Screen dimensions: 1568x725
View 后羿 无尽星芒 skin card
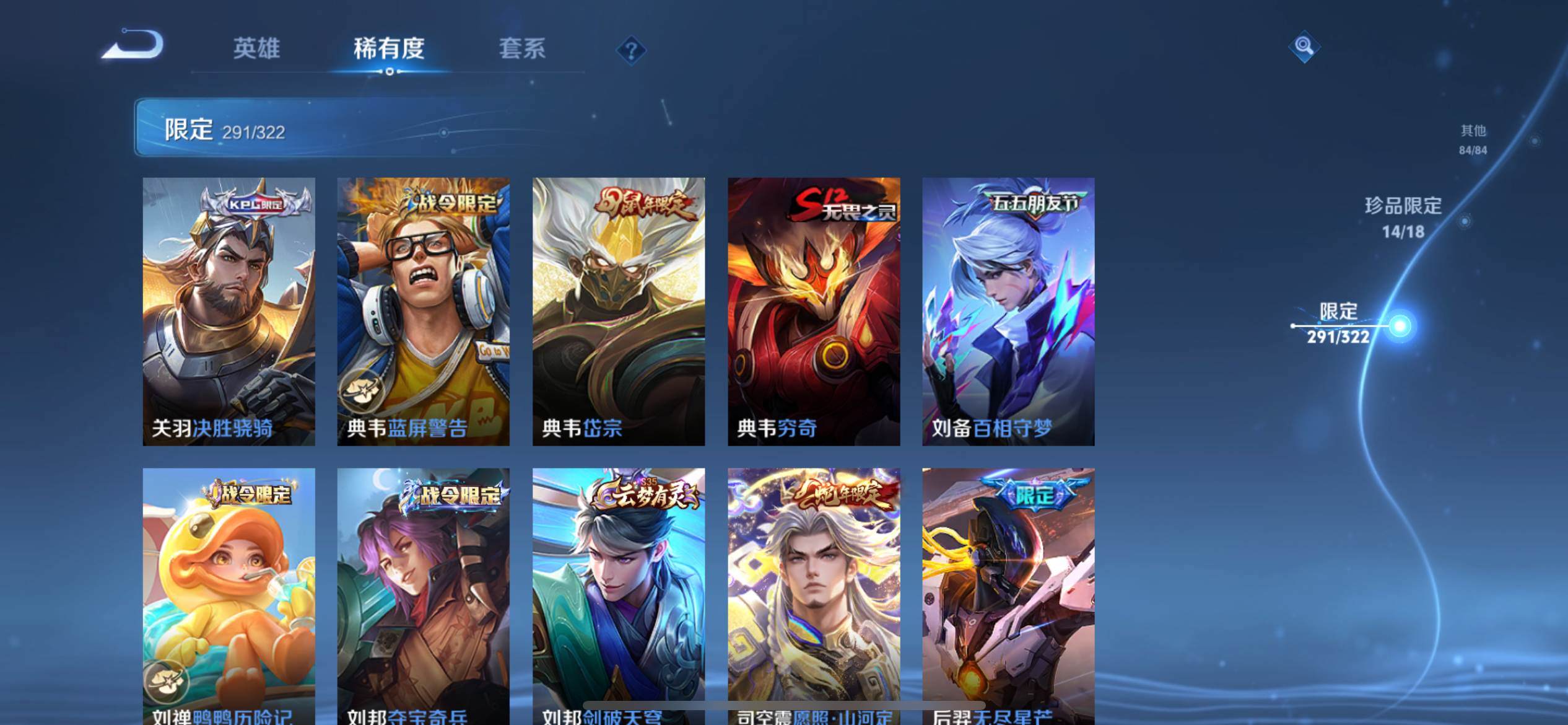pyautogui.click(x=1008, y=595)
